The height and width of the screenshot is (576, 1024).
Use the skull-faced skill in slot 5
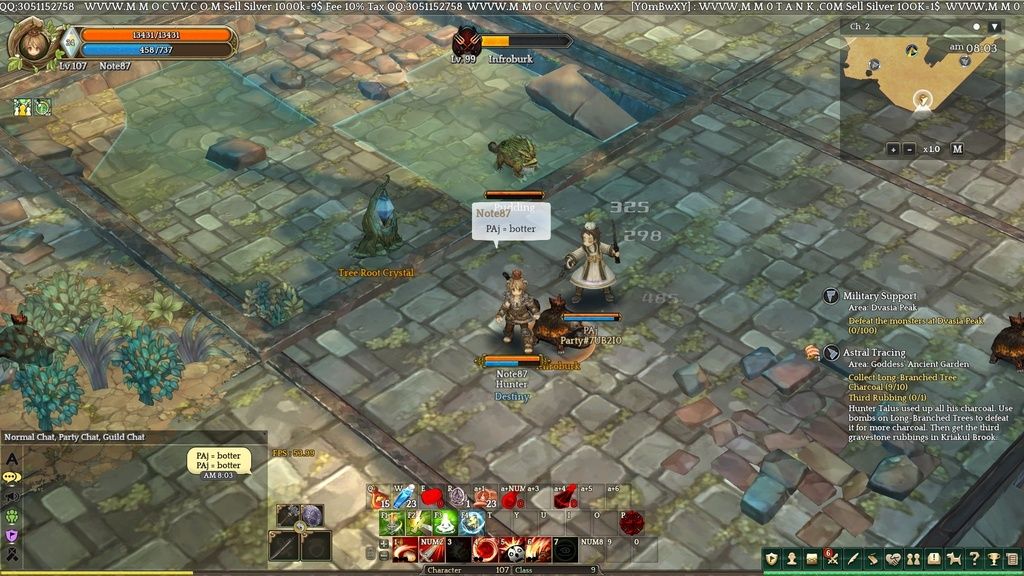coord(512,548)
